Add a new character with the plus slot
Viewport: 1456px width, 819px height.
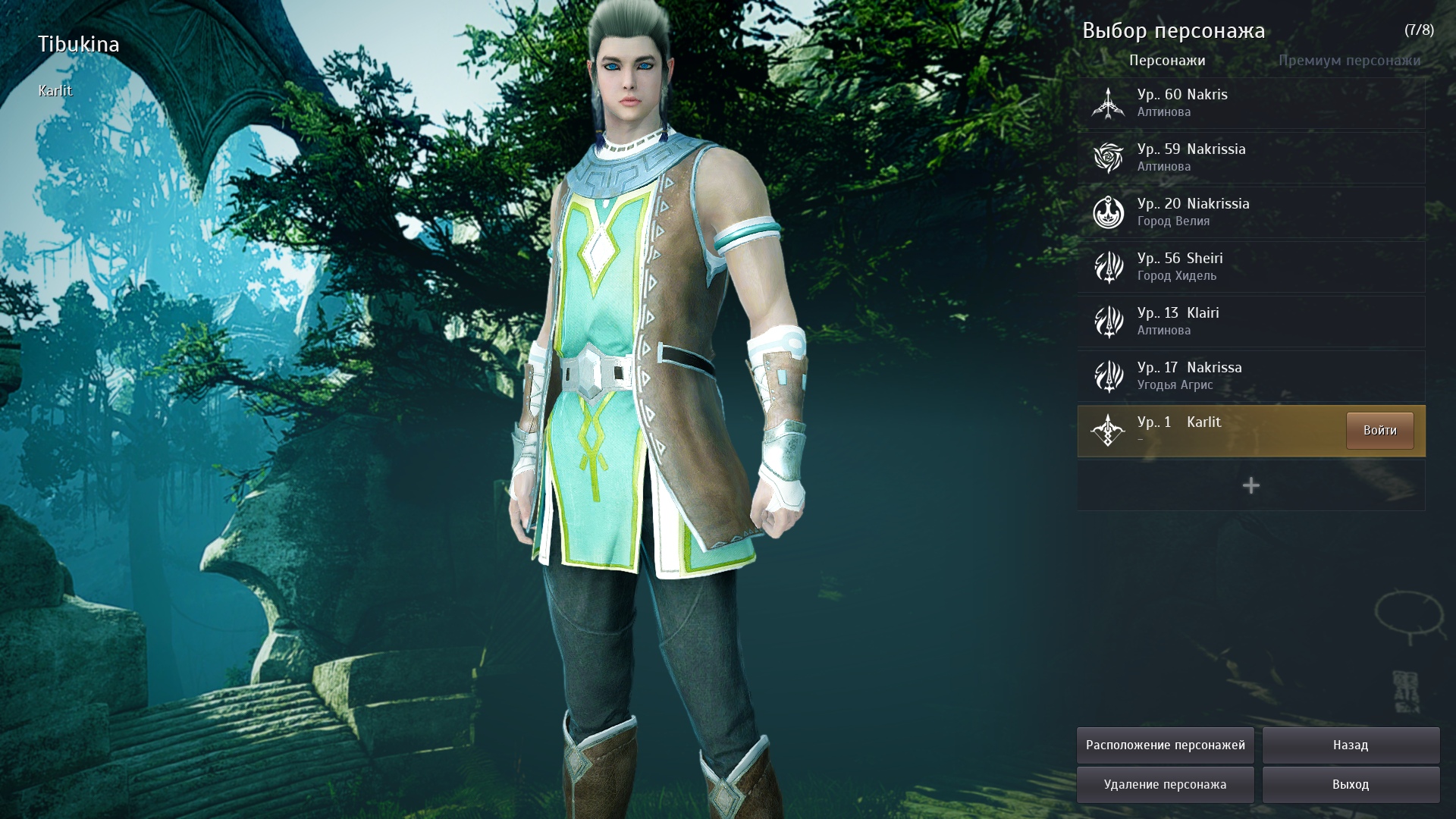(x=1250, y=485)
